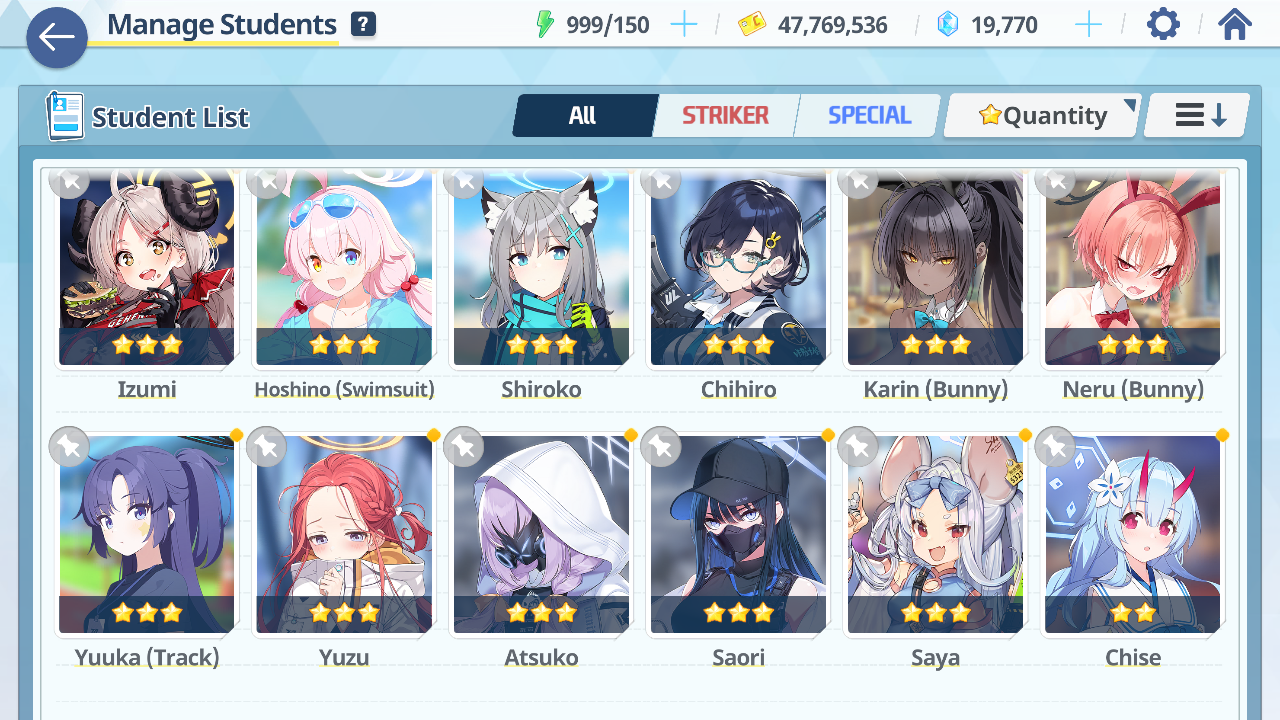
Task: Show the SPECIAL students tab
Action: (869, 116)
